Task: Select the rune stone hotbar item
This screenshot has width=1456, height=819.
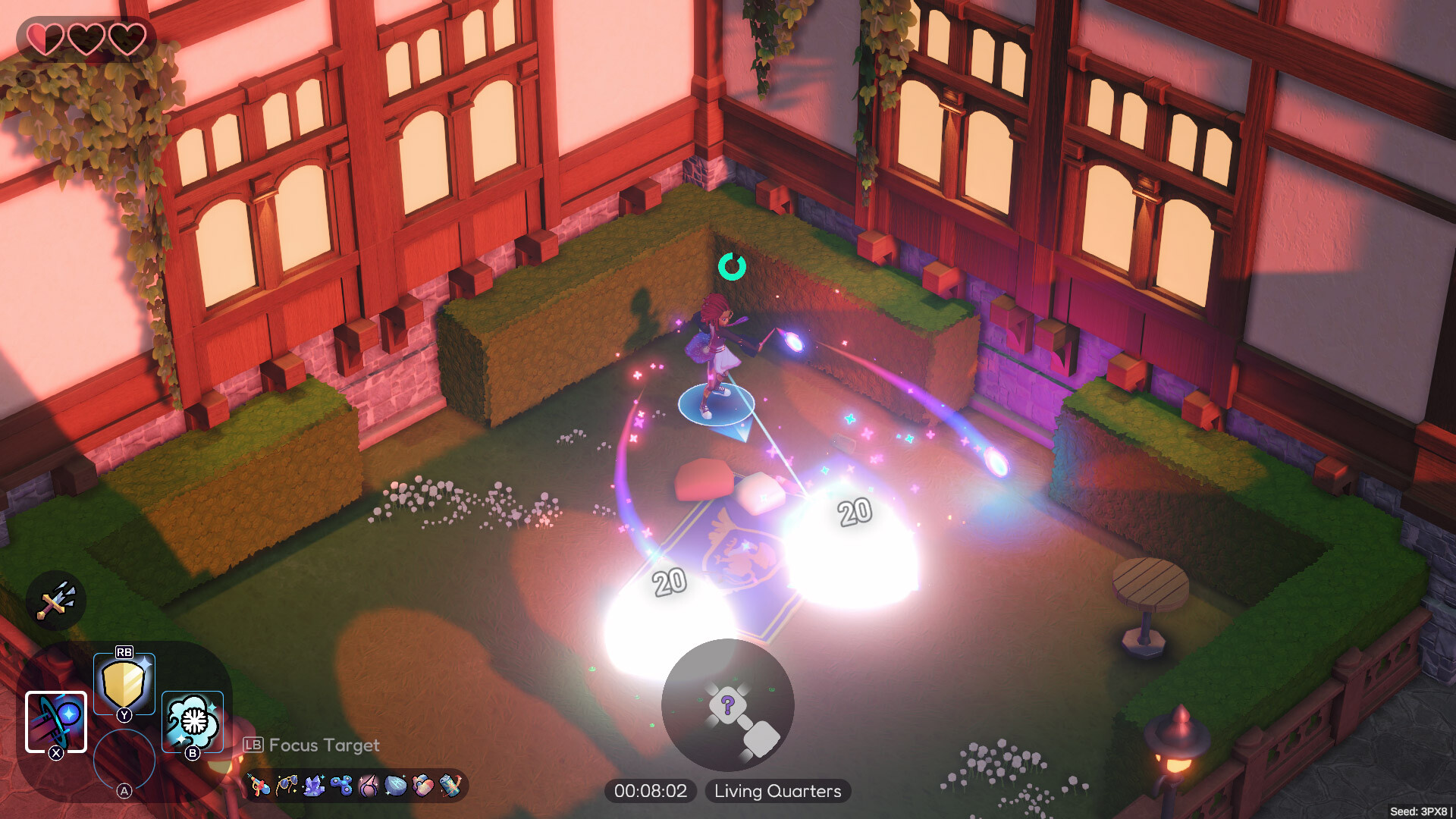Action: tap(396, 785)
